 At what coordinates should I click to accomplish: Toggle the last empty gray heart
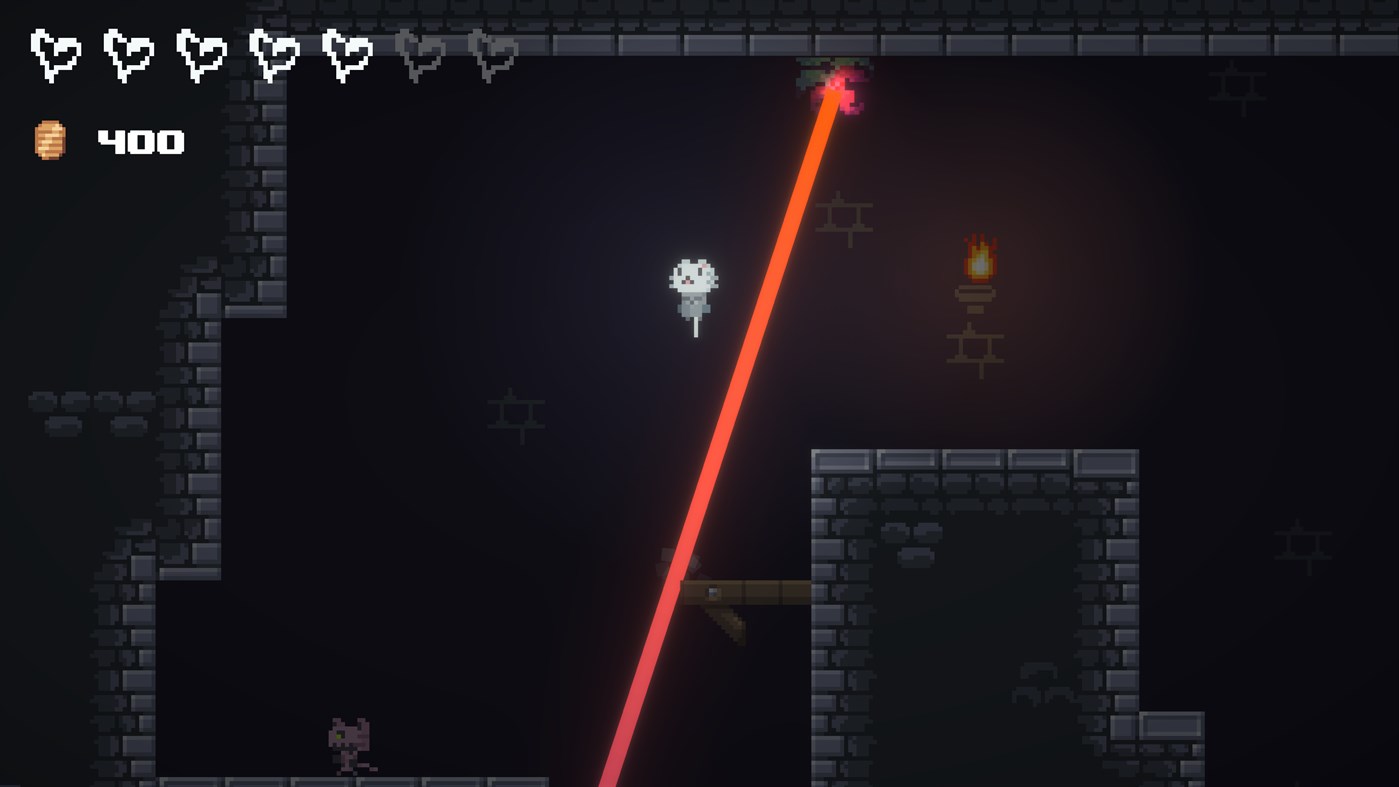coord(493,55)
